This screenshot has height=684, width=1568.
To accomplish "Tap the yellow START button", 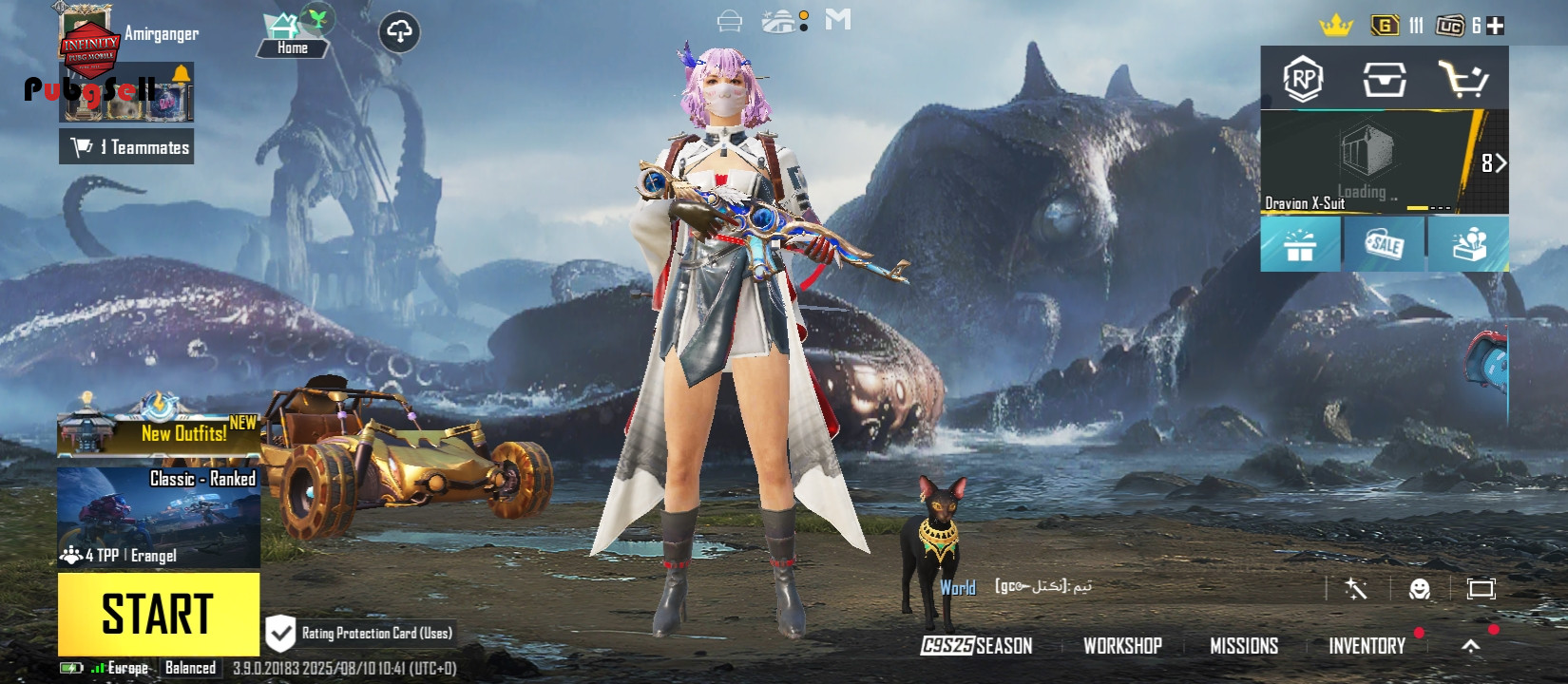I will coord(158,613).
